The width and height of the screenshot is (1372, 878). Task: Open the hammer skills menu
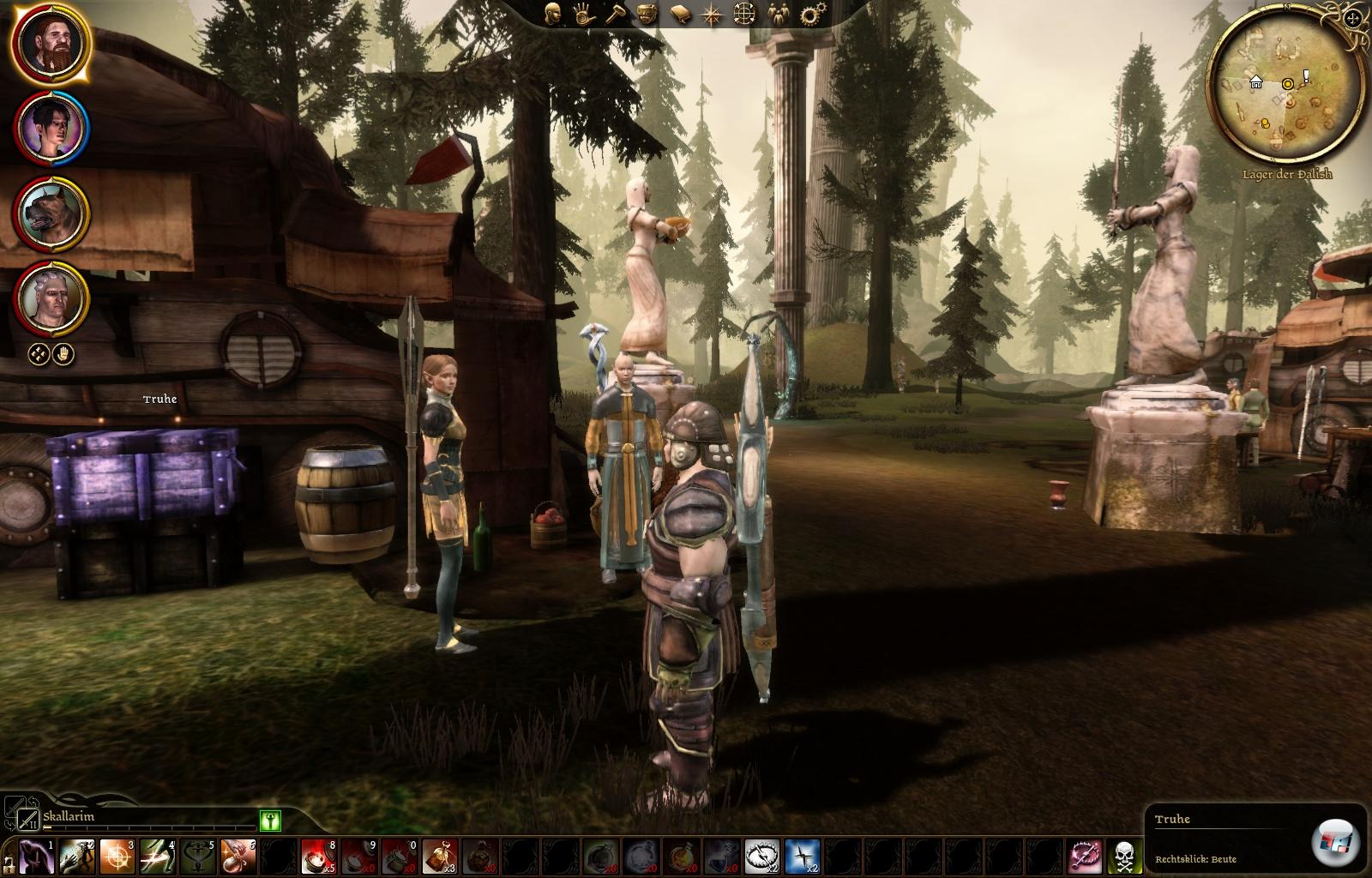click(617, 15)
